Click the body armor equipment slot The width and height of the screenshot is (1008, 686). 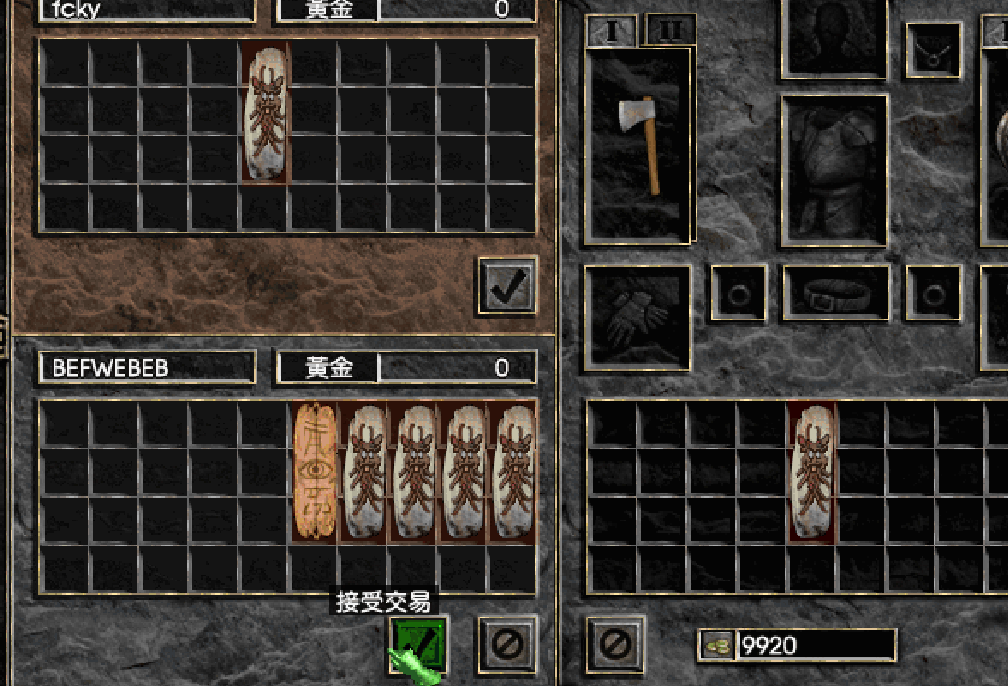coord(834,170)
